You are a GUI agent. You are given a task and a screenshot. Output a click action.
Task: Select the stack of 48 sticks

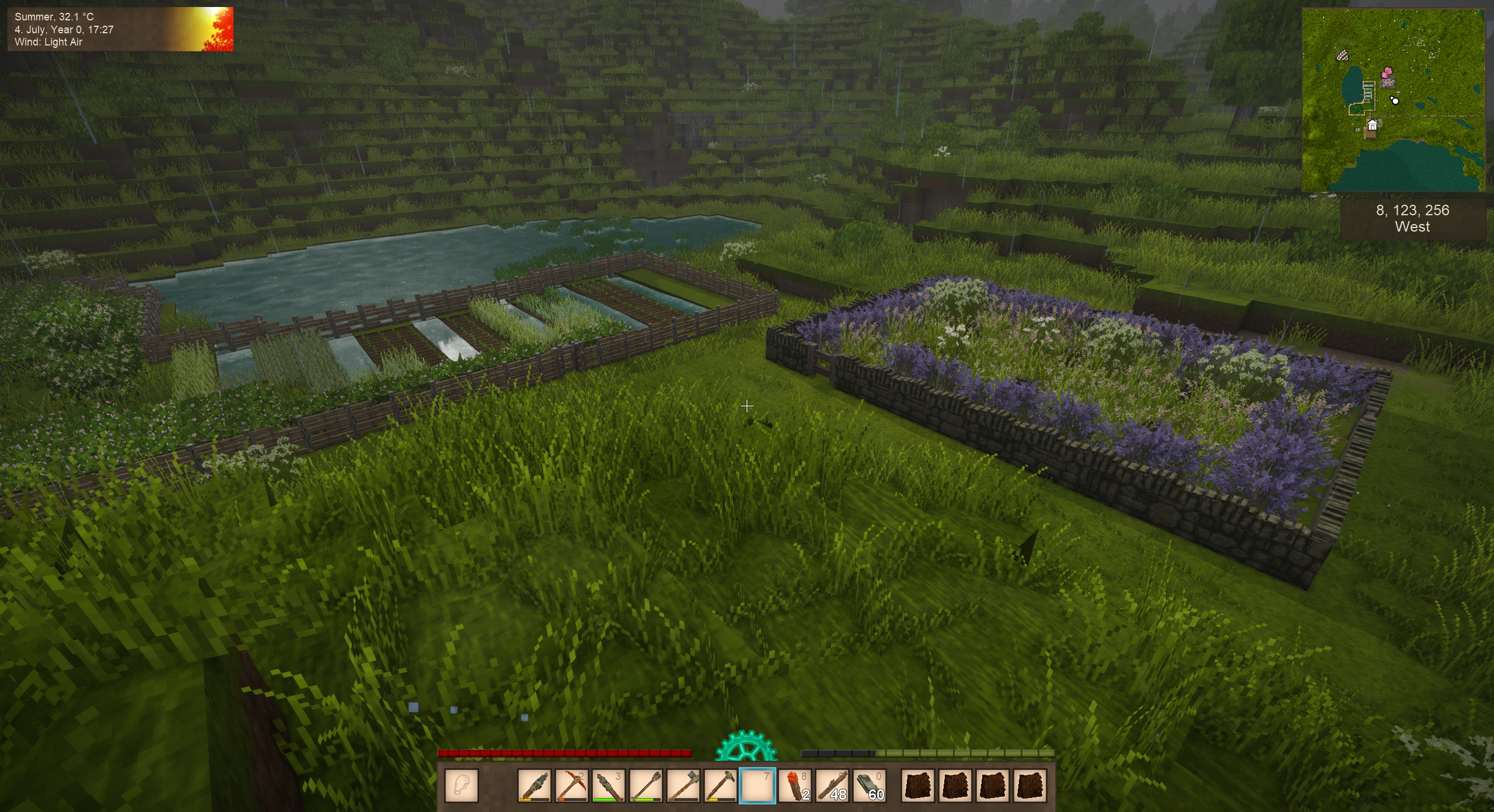coord(832,785)
